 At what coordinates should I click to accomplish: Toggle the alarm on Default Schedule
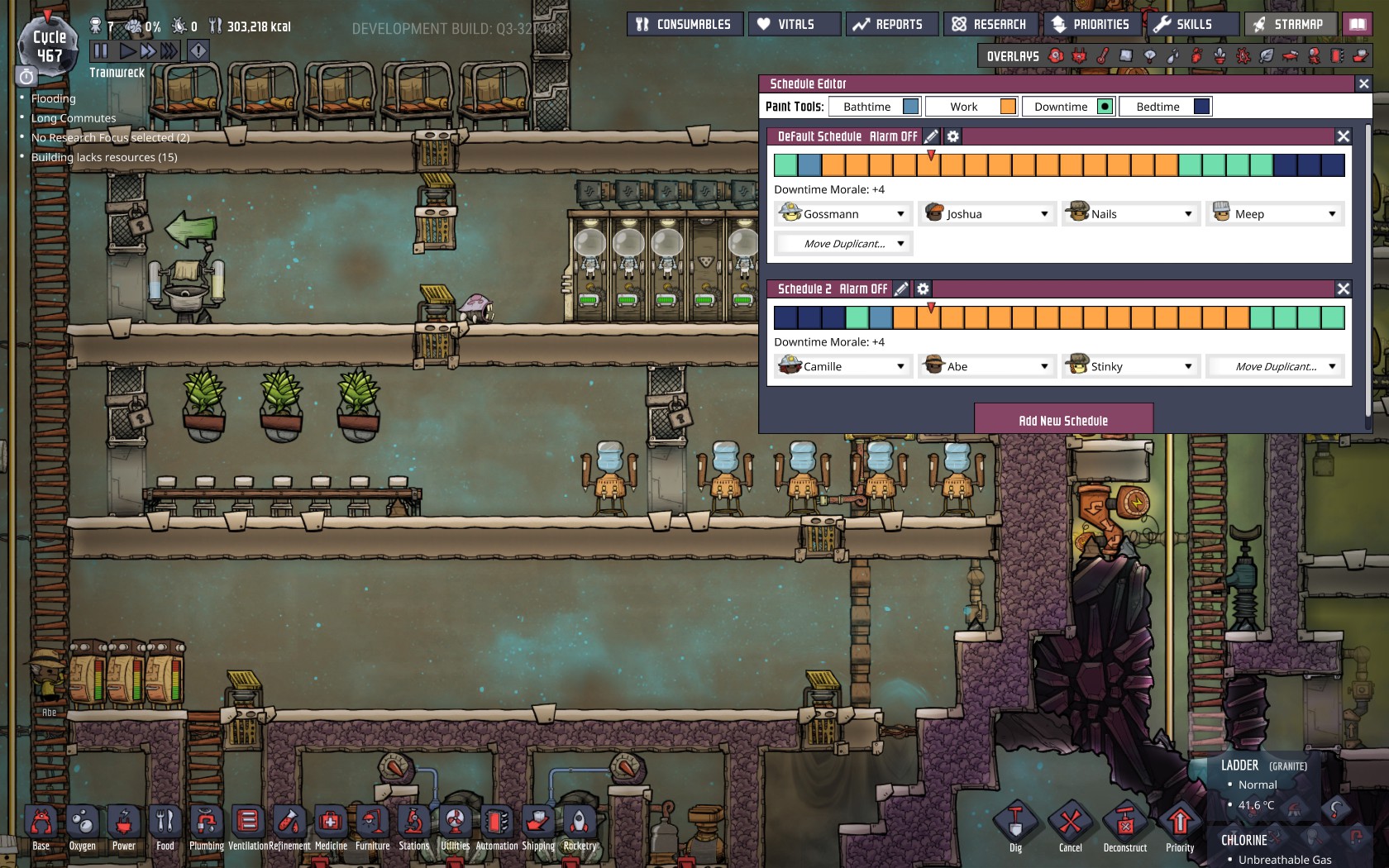(x=894, y=136)
